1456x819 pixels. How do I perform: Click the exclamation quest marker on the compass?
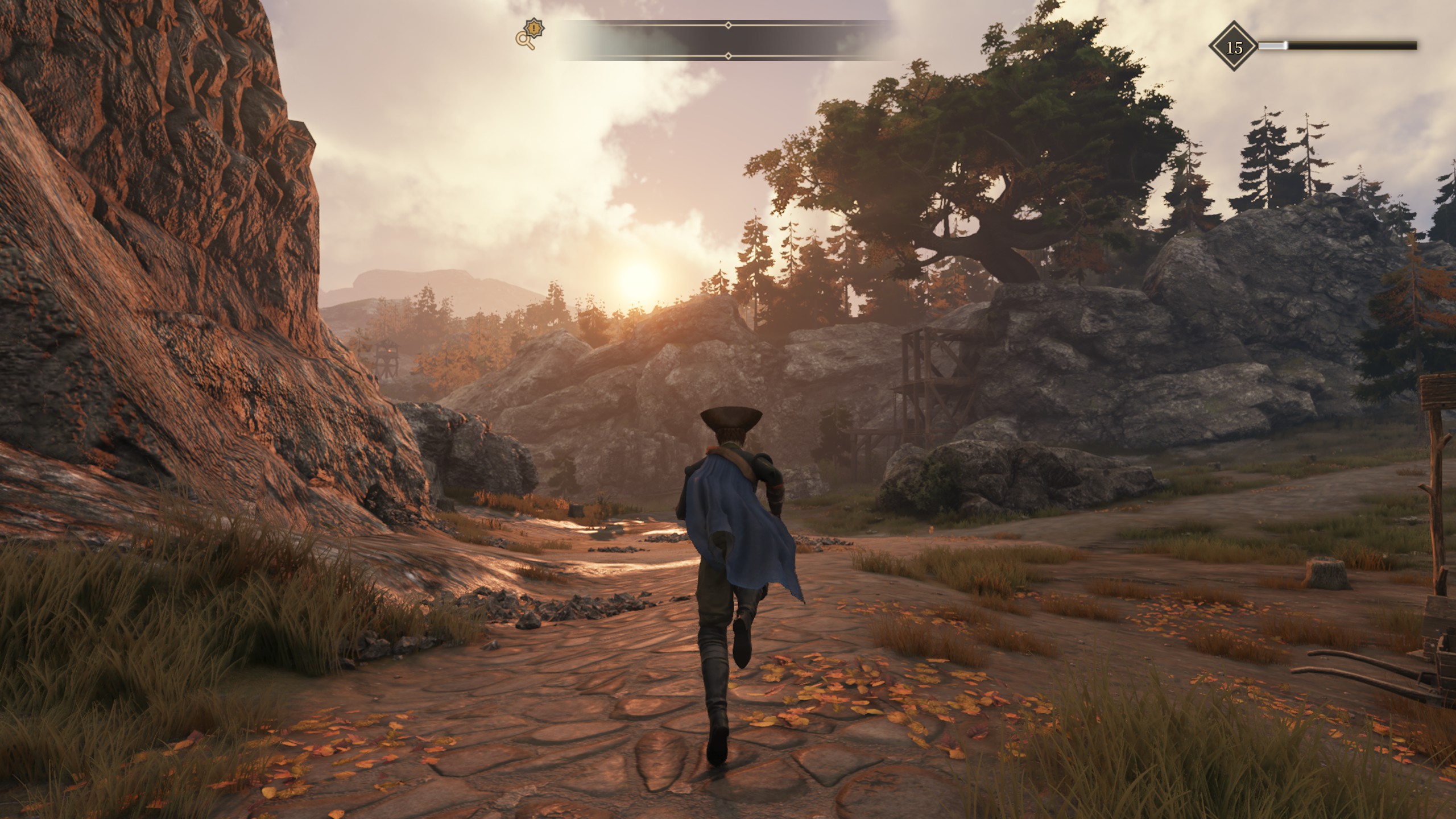534,27
